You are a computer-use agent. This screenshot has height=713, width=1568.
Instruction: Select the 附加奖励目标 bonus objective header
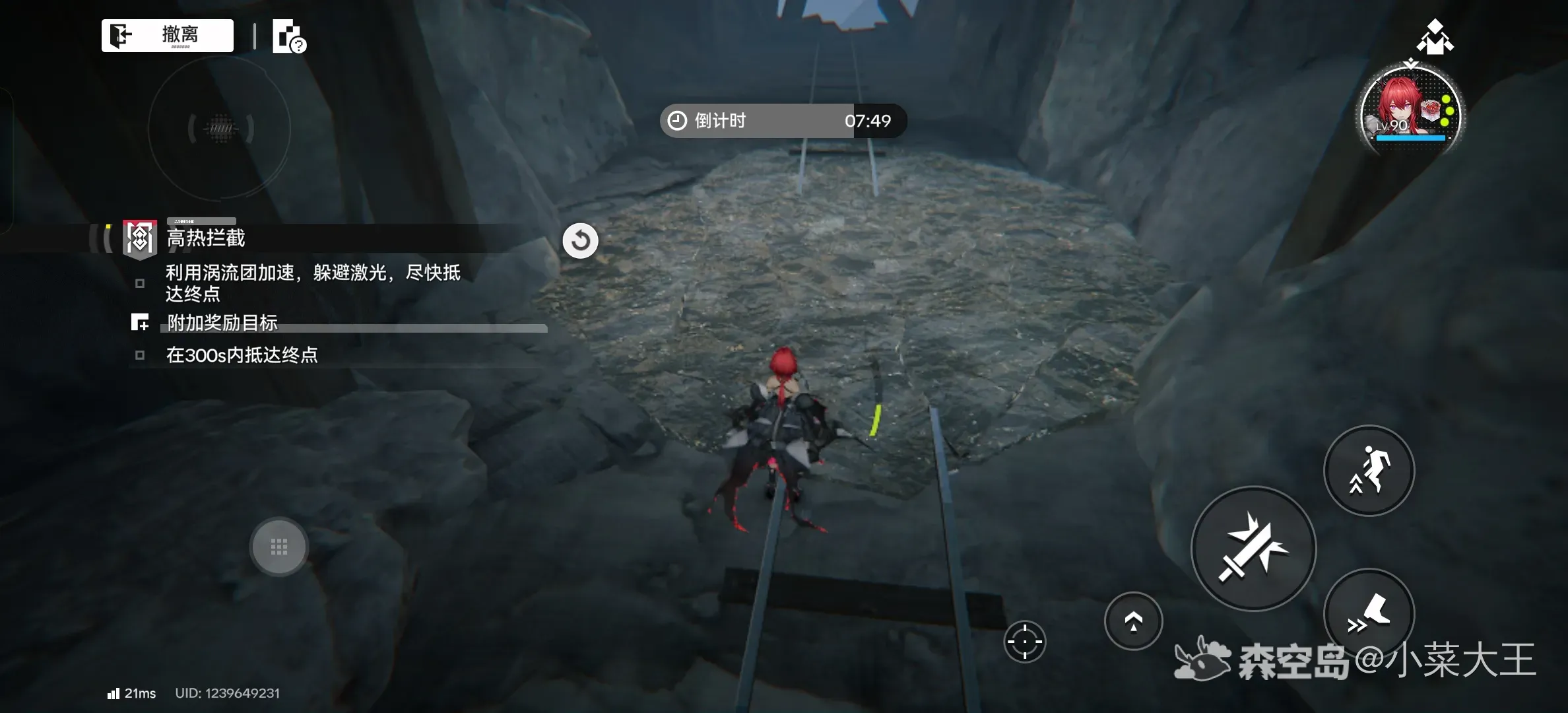[x=222, y=323]
